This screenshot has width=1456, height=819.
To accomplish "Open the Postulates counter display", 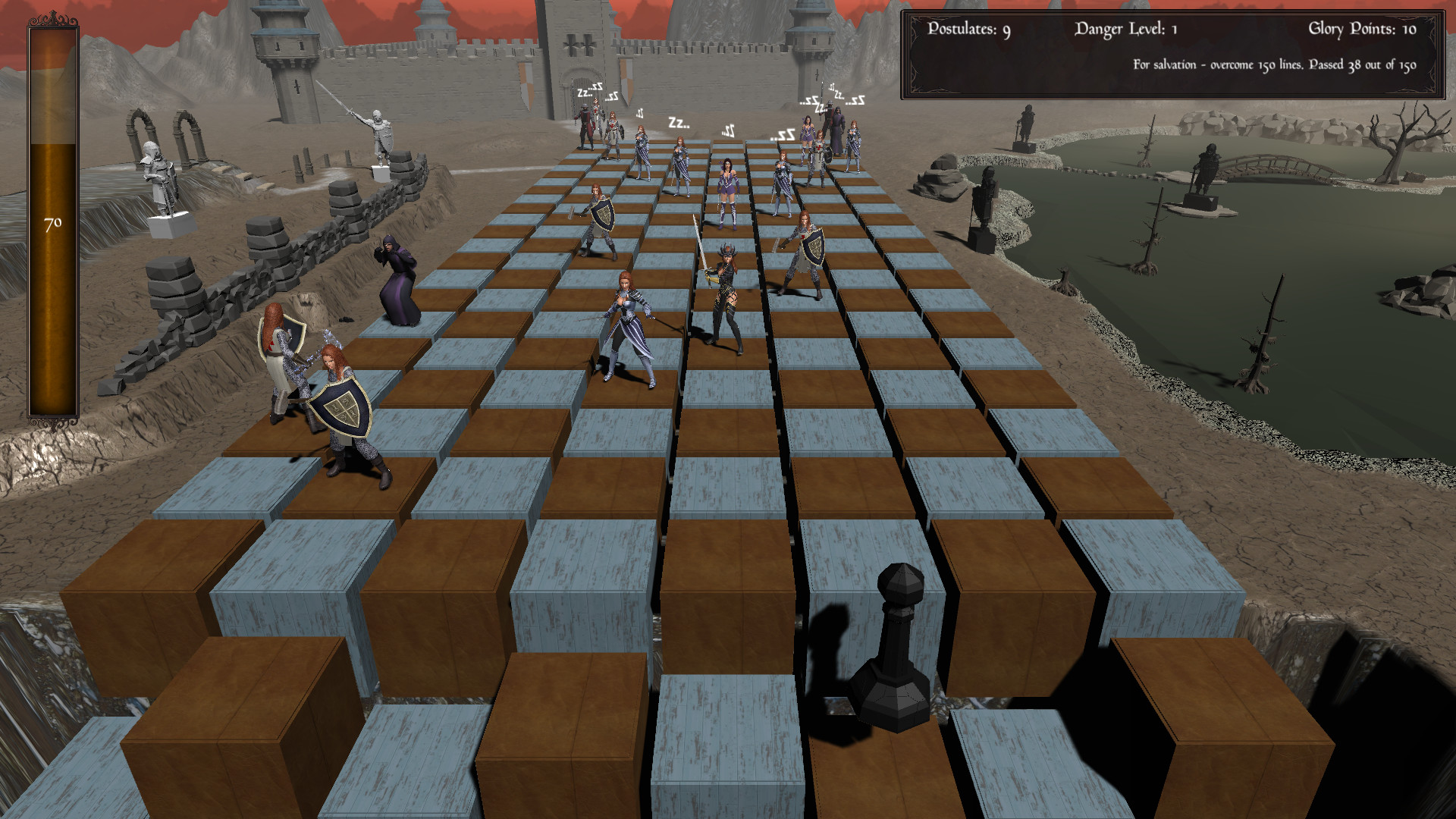I will click(968, 29).
